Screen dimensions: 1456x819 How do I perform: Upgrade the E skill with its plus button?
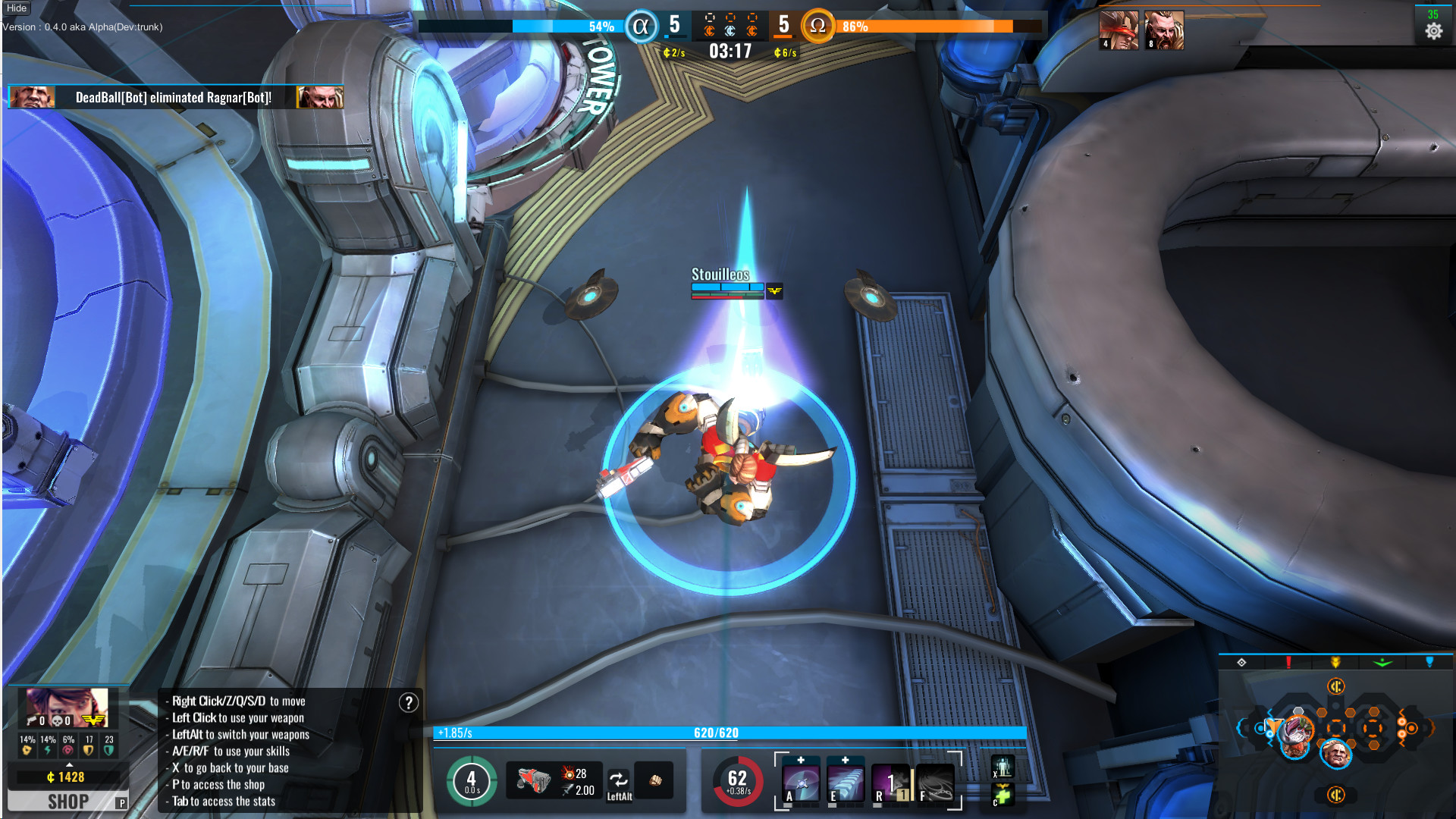click(846, 759)
